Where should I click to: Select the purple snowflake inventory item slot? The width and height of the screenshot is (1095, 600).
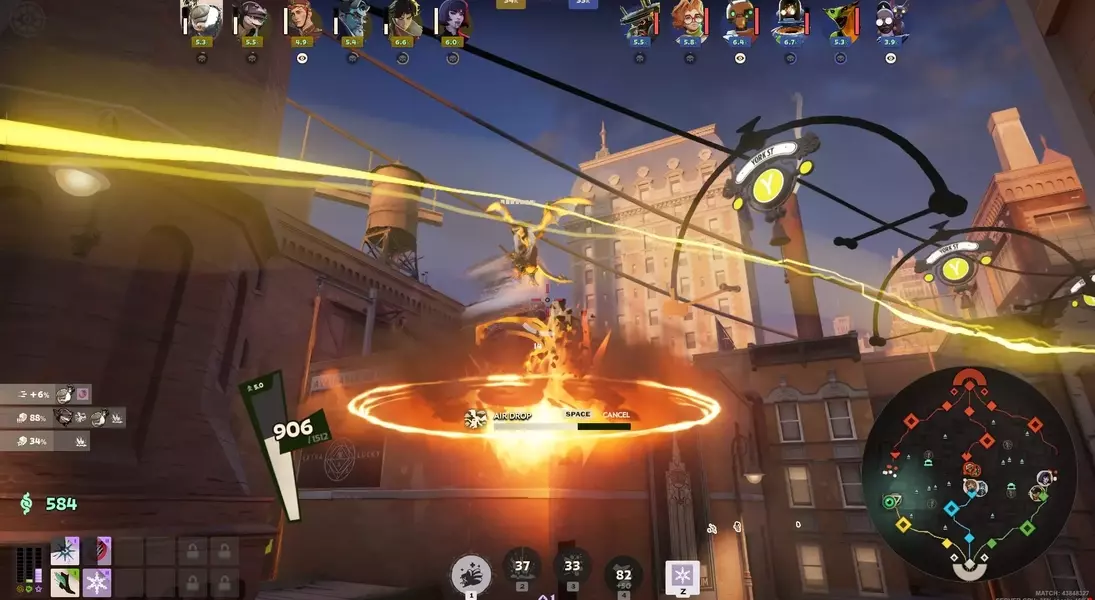pos(99,581)
